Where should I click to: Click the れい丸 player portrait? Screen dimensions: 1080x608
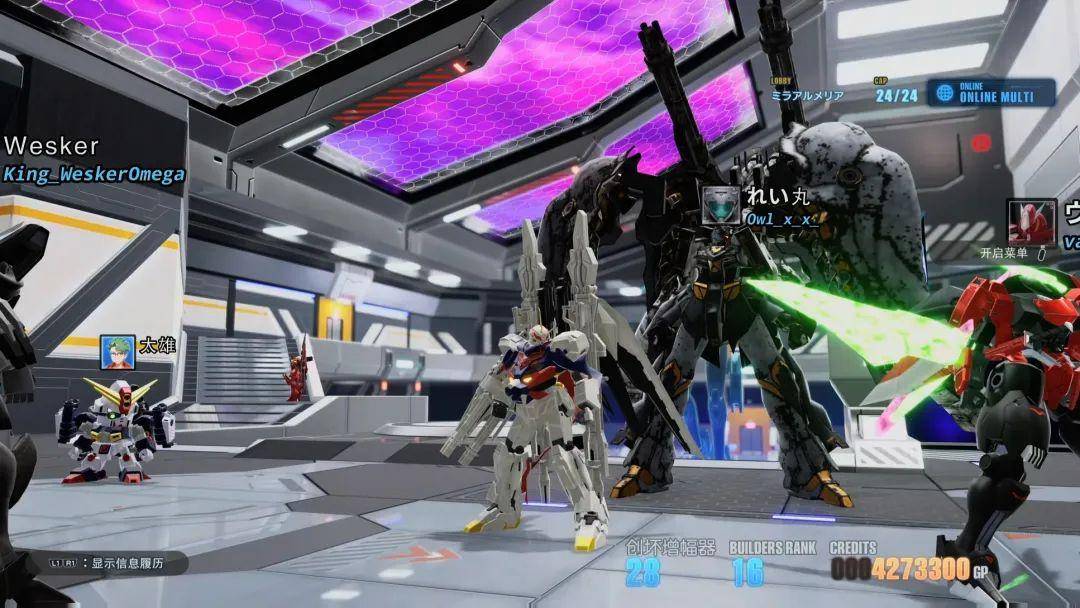720,204
